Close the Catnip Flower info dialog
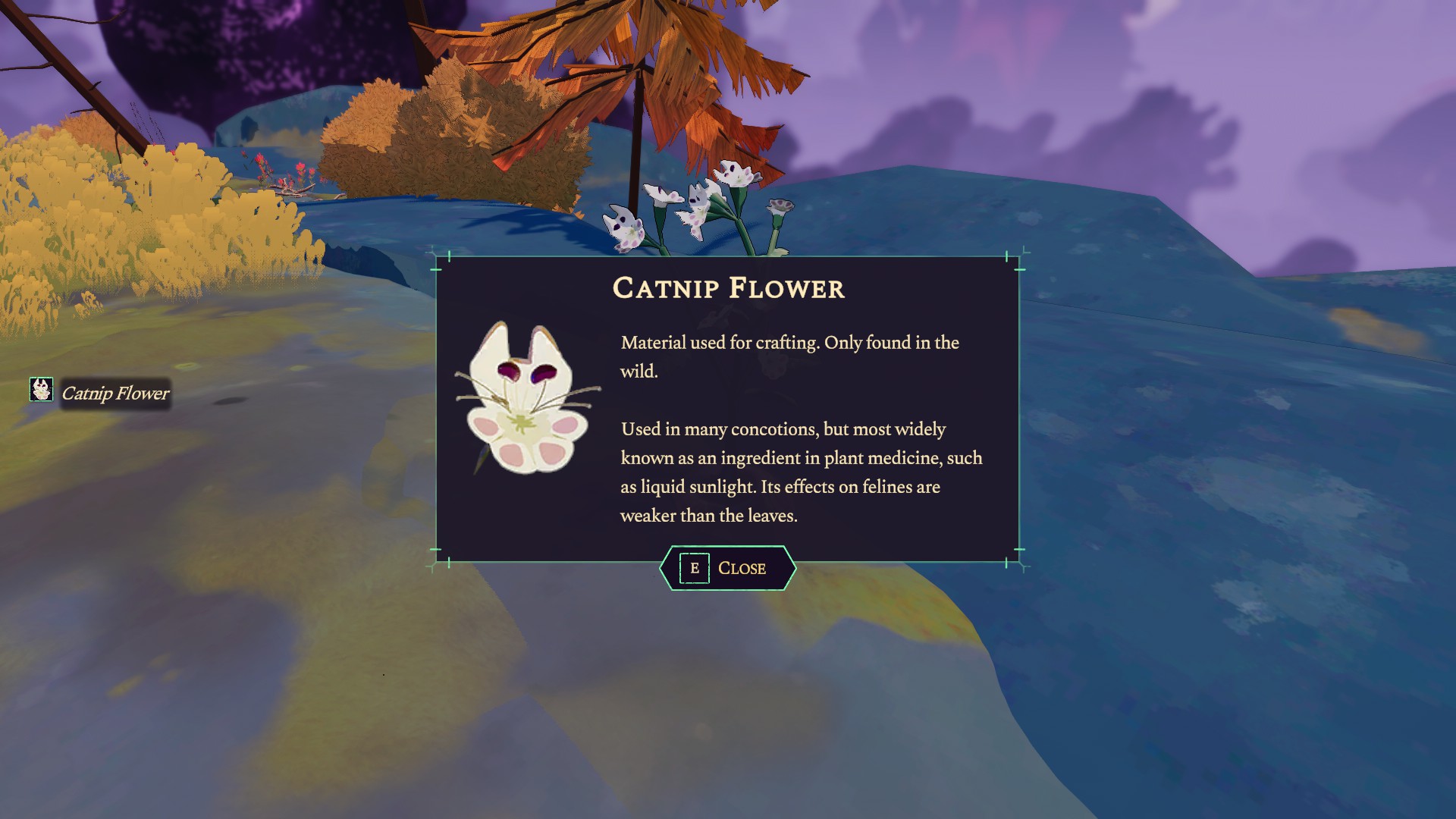The width and height of the screenshot is (1456, 819). (x=727, y=568)
